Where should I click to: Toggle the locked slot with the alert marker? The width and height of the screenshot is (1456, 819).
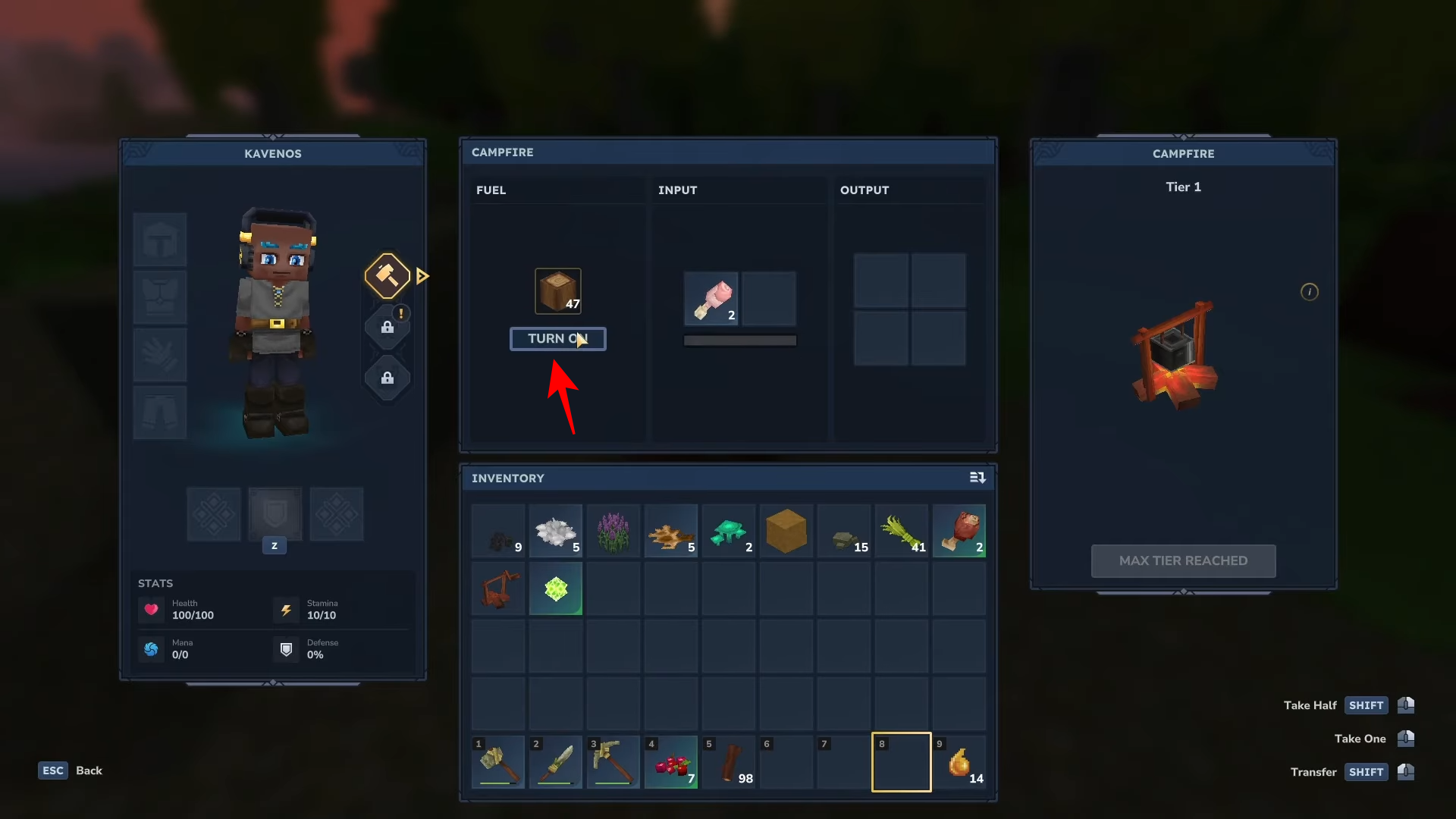pos(388,328)
